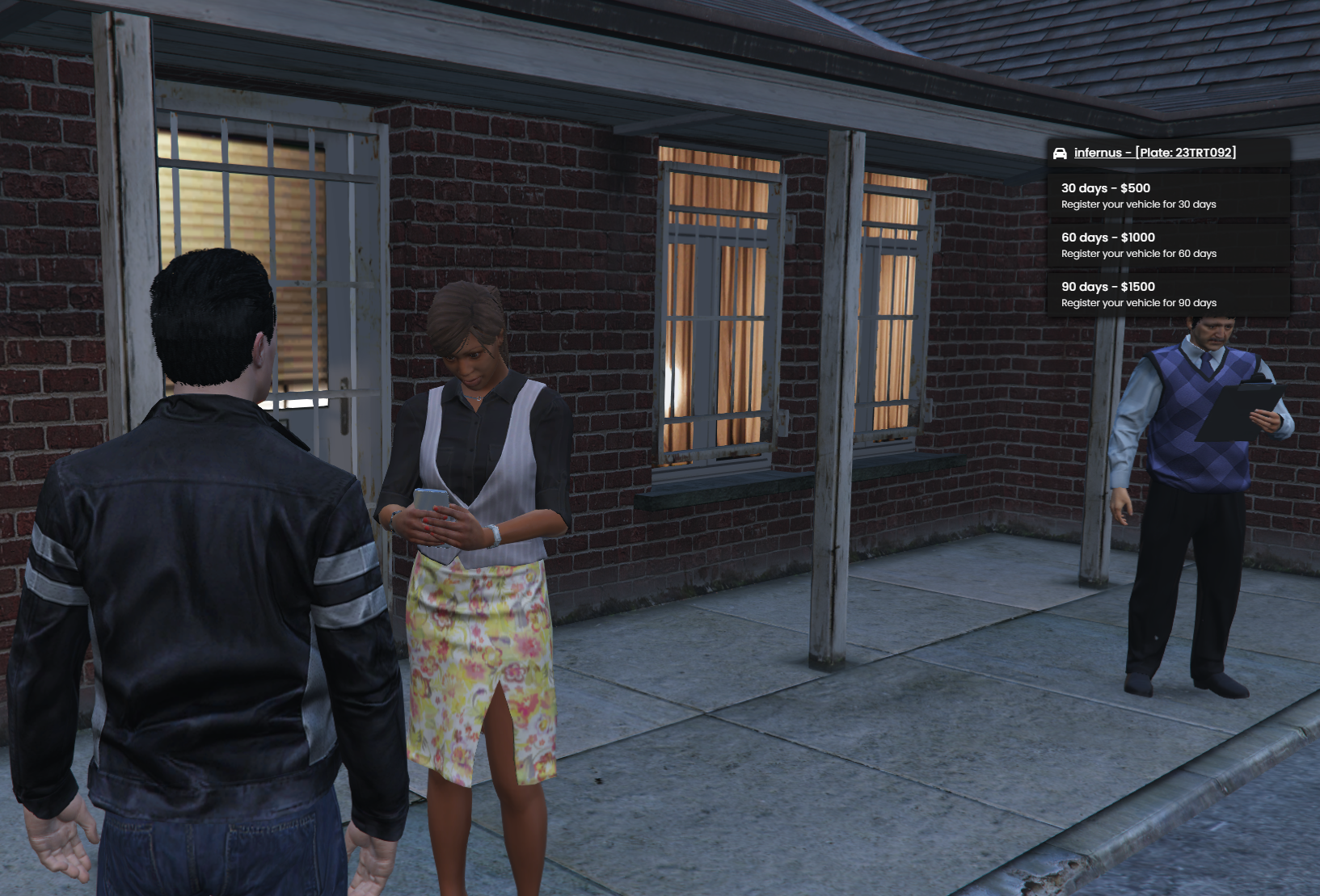
Task: Choose the 30 days - $500 registration option
Action: [1167, 196]
